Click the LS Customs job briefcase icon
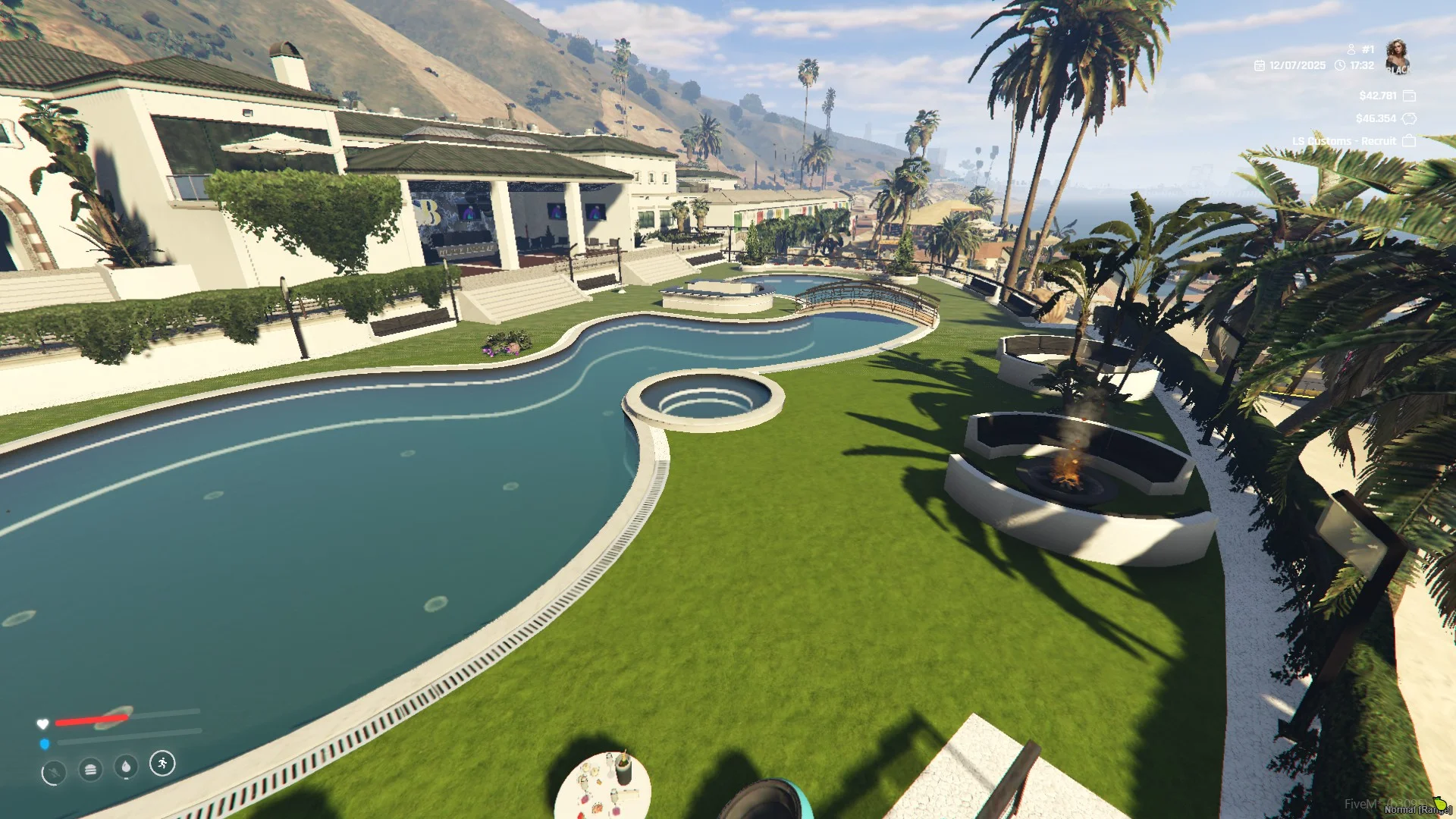This screenshot has height=819, width=1456. tap(1409, 141)
